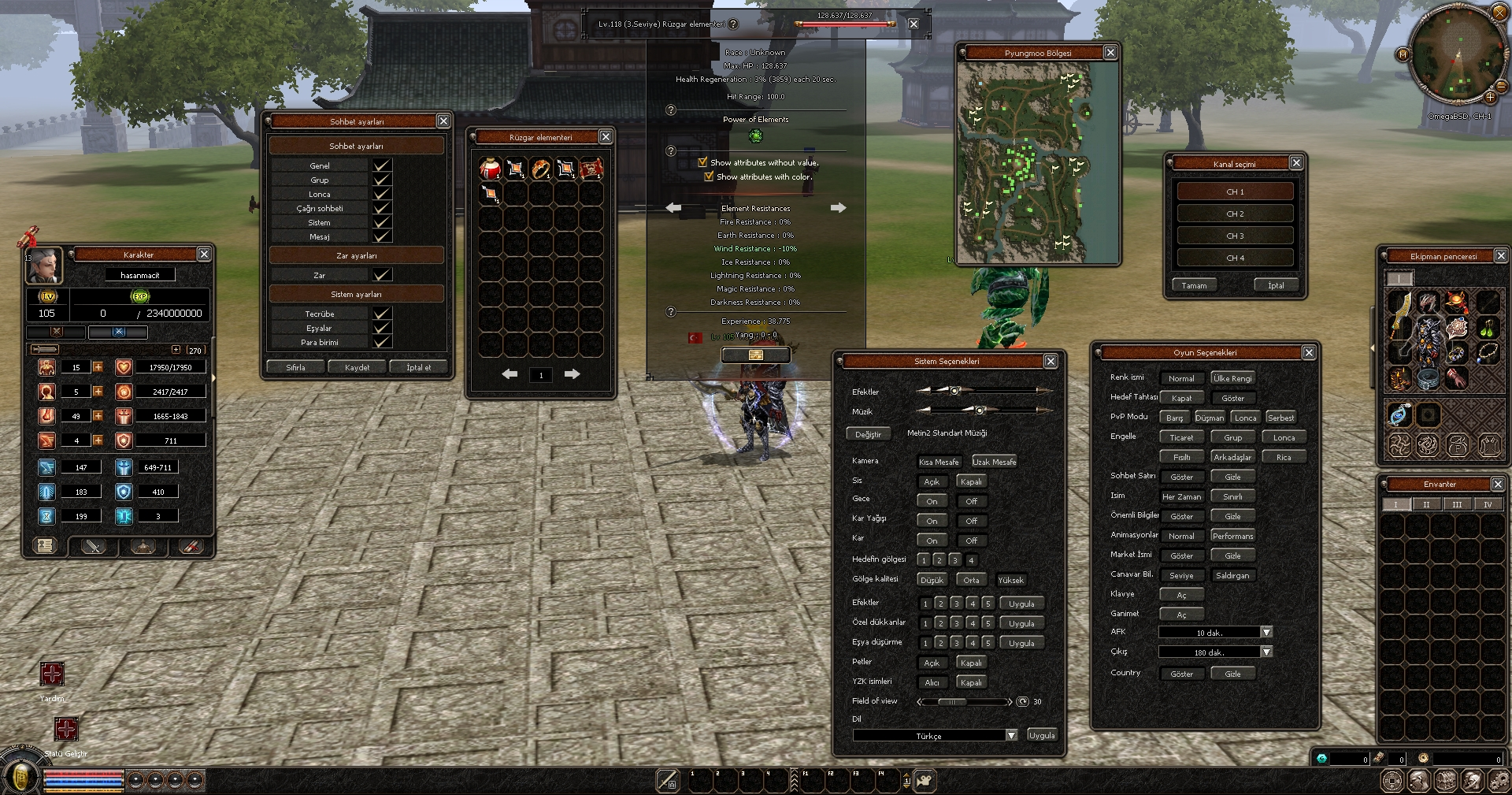Open the Türkçe language dropdown

click(1011, 735)
